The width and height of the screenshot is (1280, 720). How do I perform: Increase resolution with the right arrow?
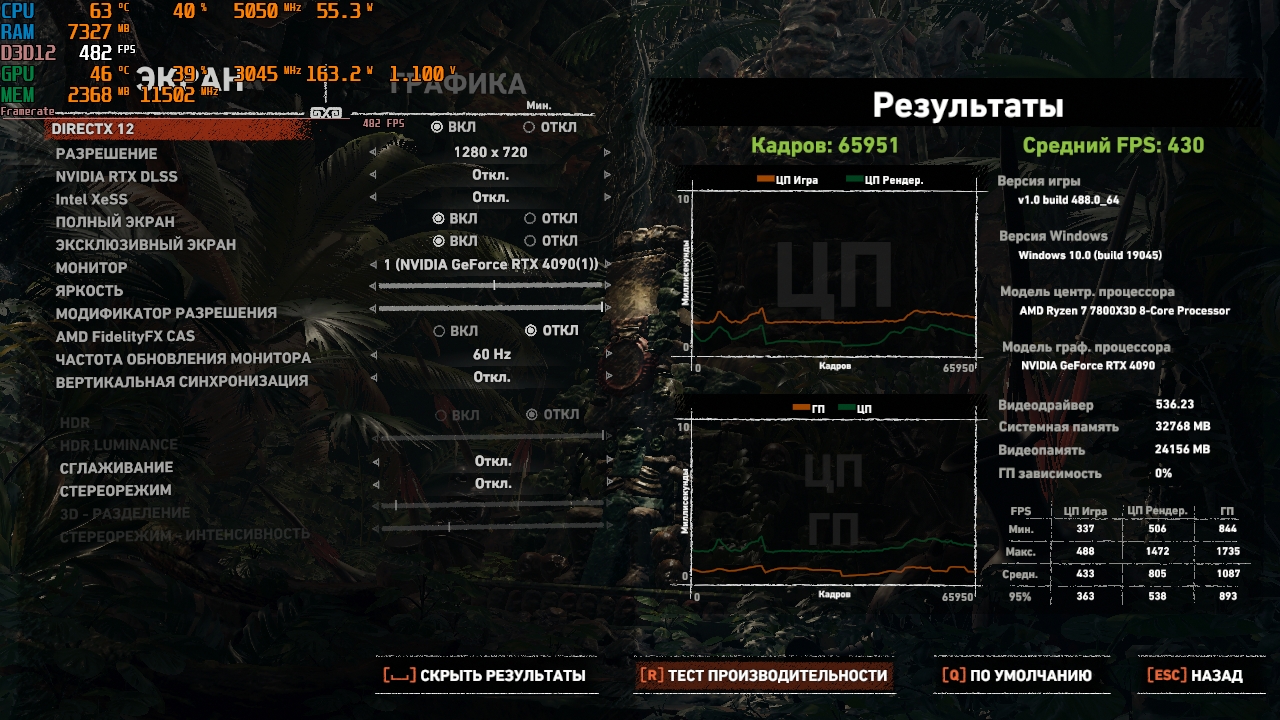(x=607, y=153)
